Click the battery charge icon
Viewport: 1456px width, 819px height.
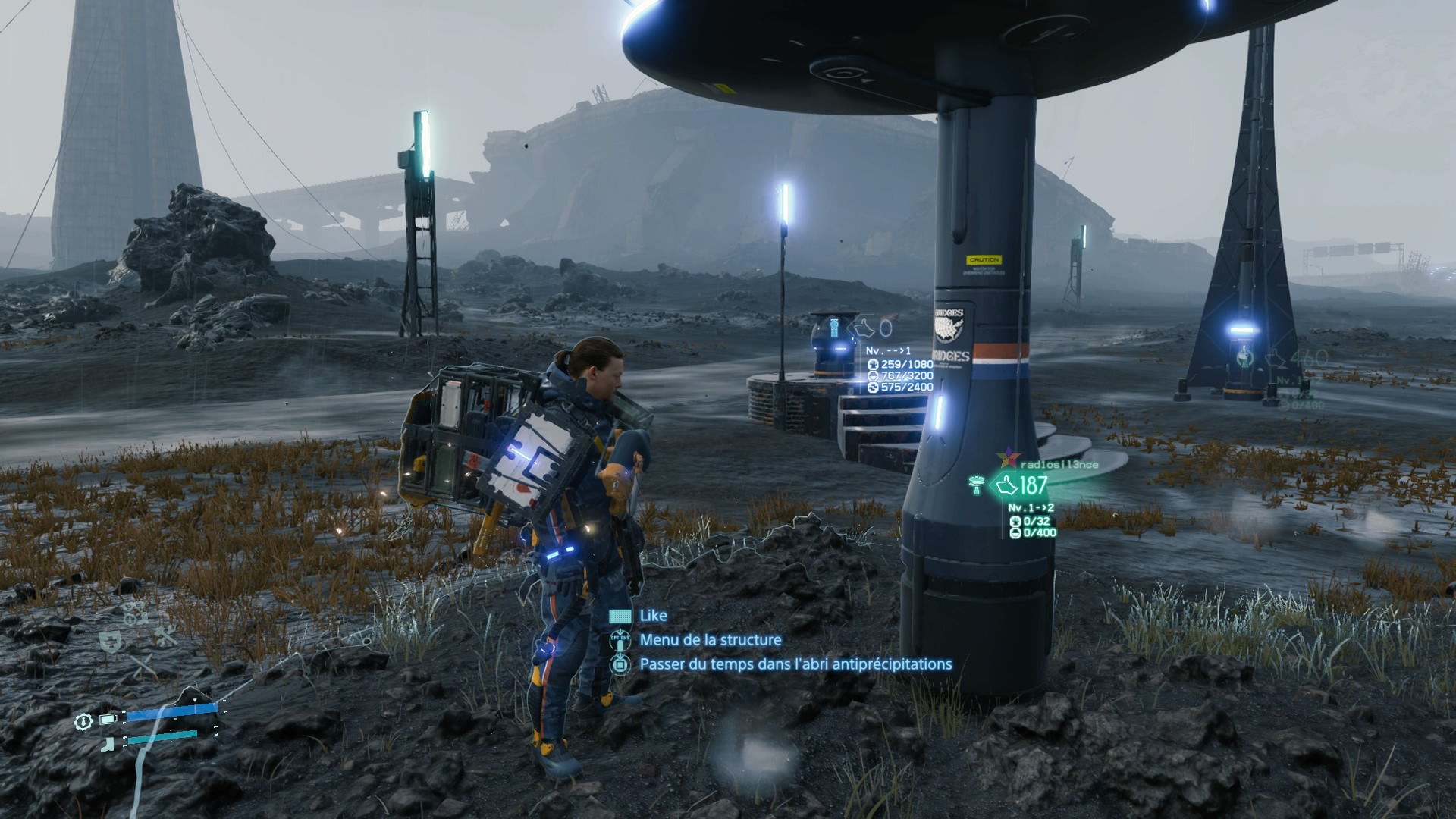coord(109,719)
